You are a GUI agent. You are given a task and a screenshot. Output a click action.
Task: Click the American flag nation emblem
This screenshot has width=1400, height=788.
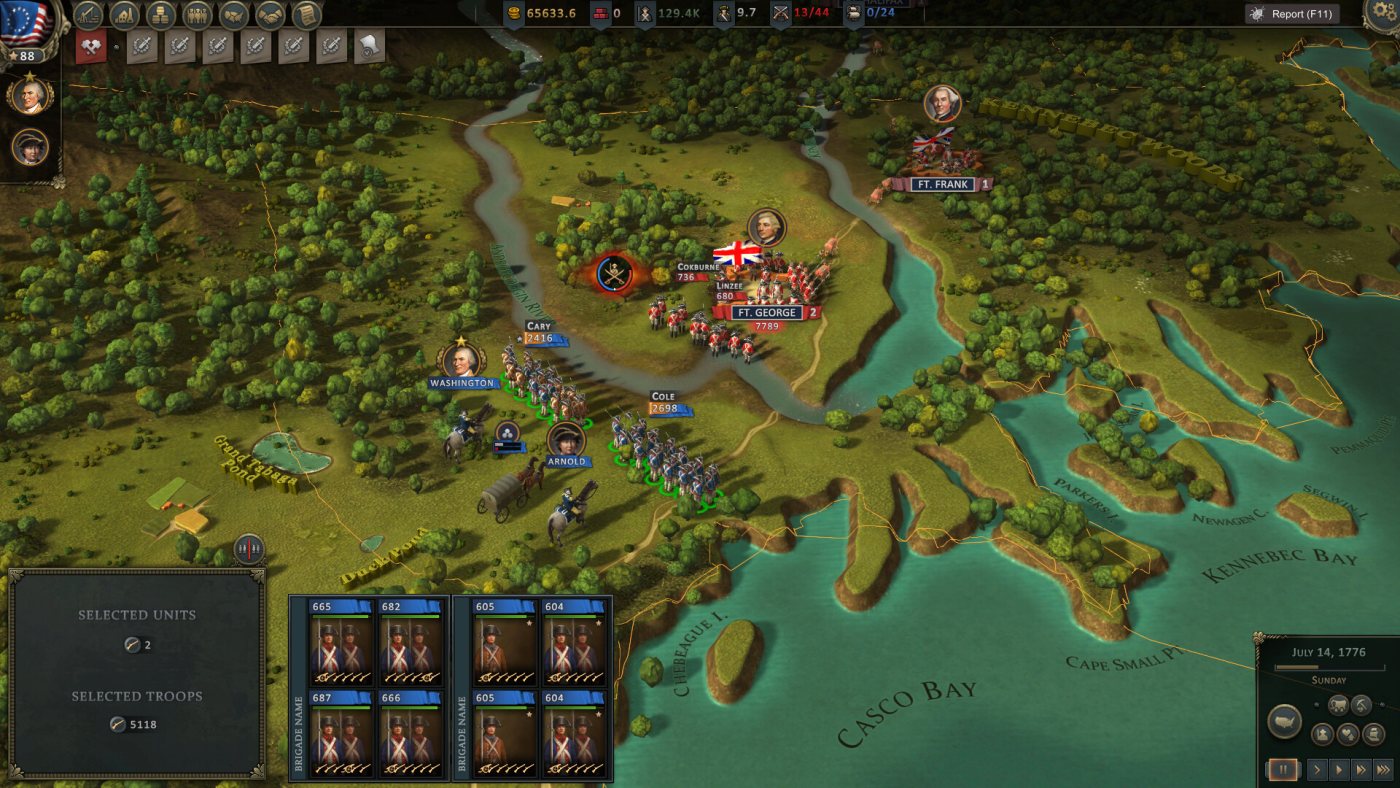pyautogui.click(x=26, y=20)
